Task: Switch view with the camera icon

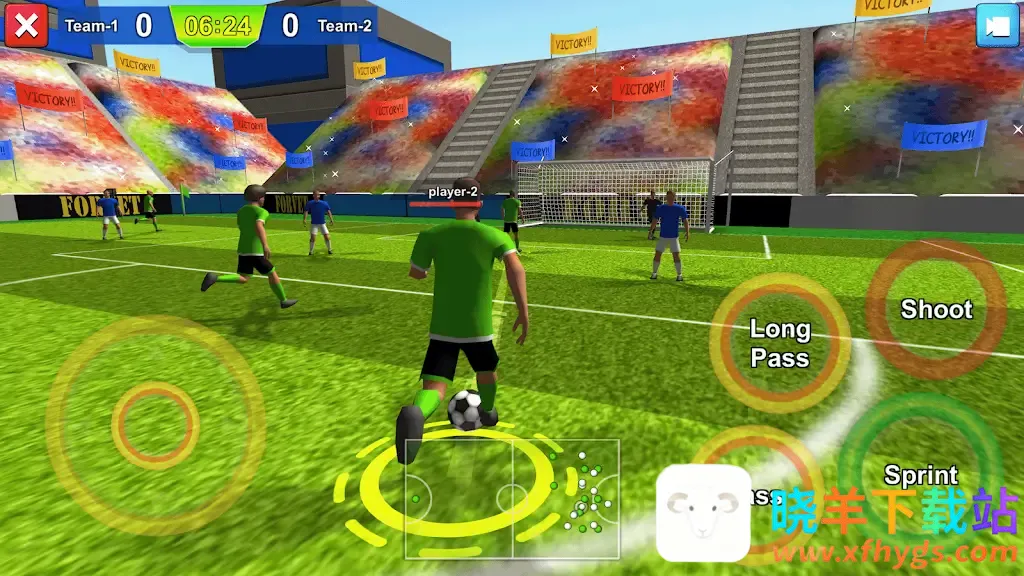Action: click(x=995, y=26)
